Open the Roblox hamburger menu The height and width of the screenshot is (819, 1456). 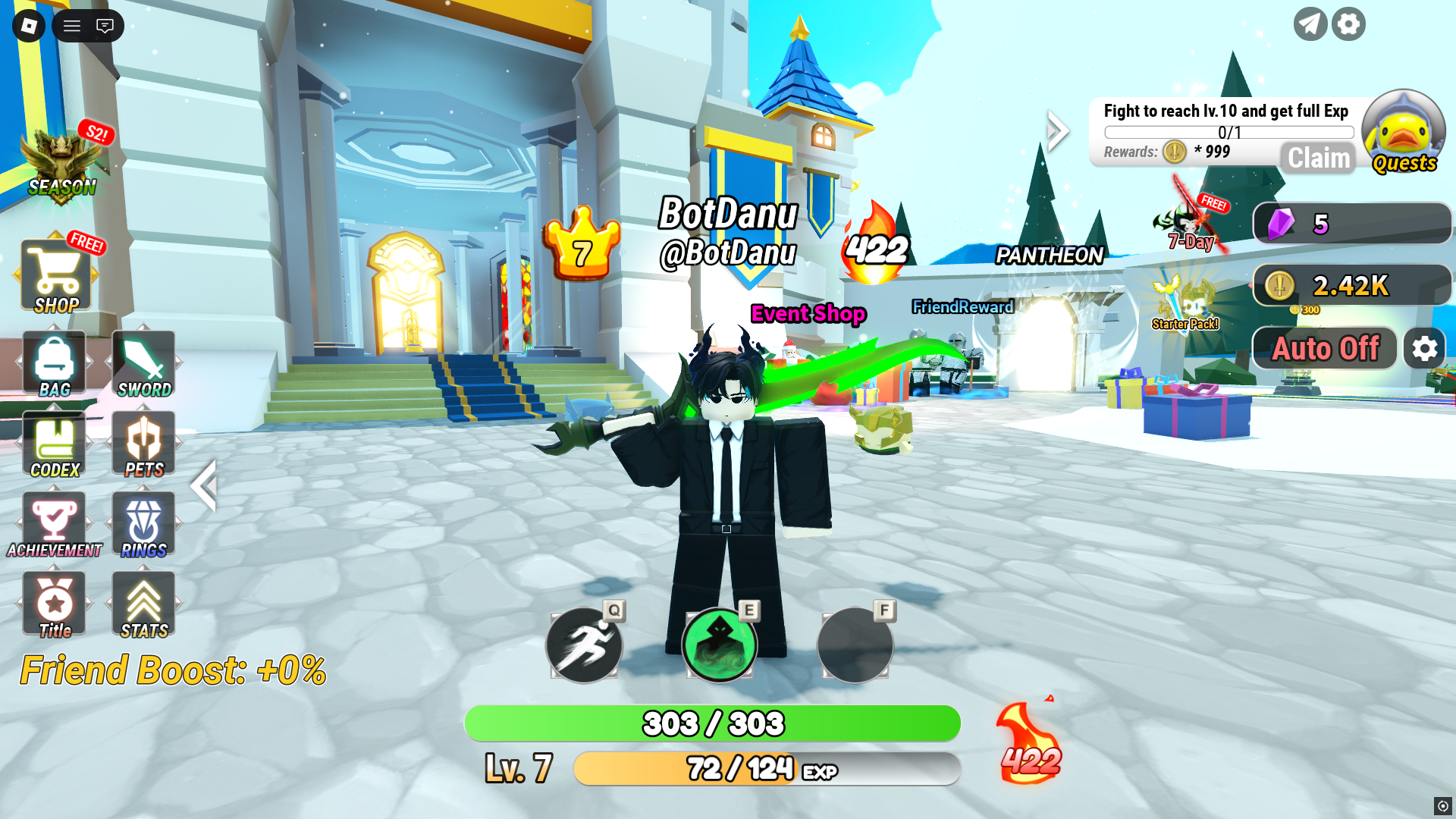pos(71,25)
